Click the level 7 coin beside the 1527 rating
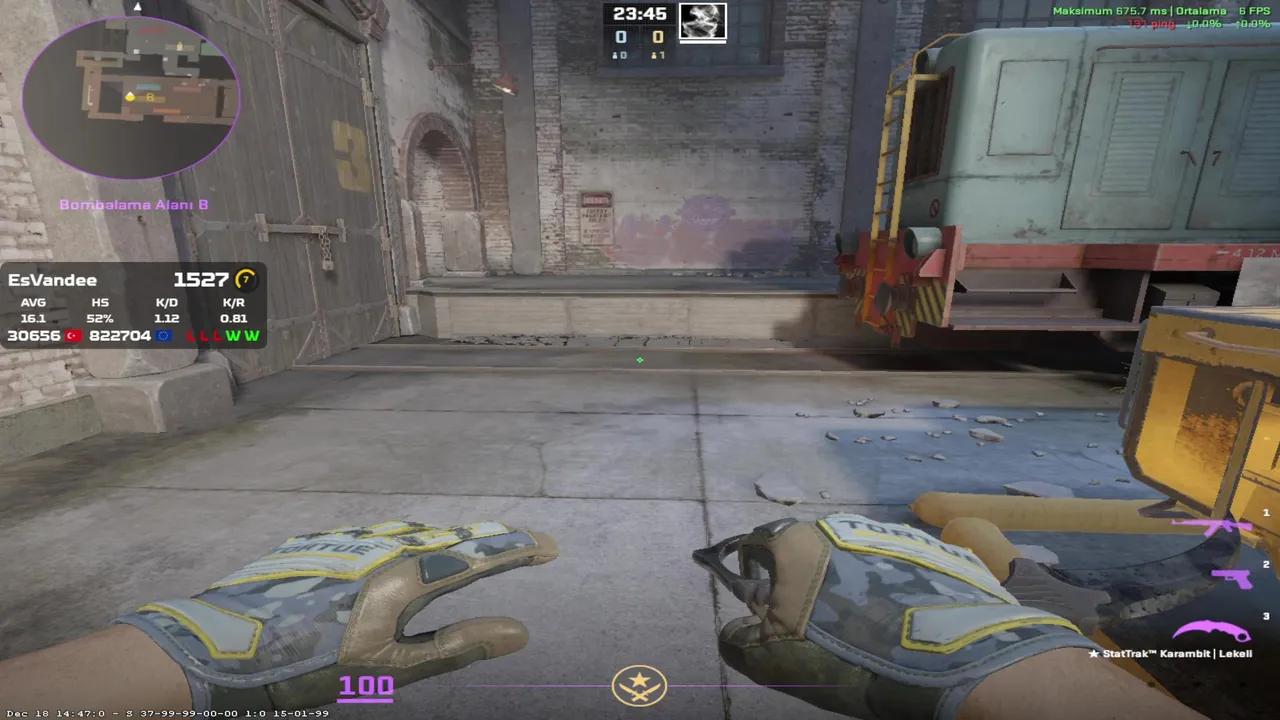 click(247, 280)
